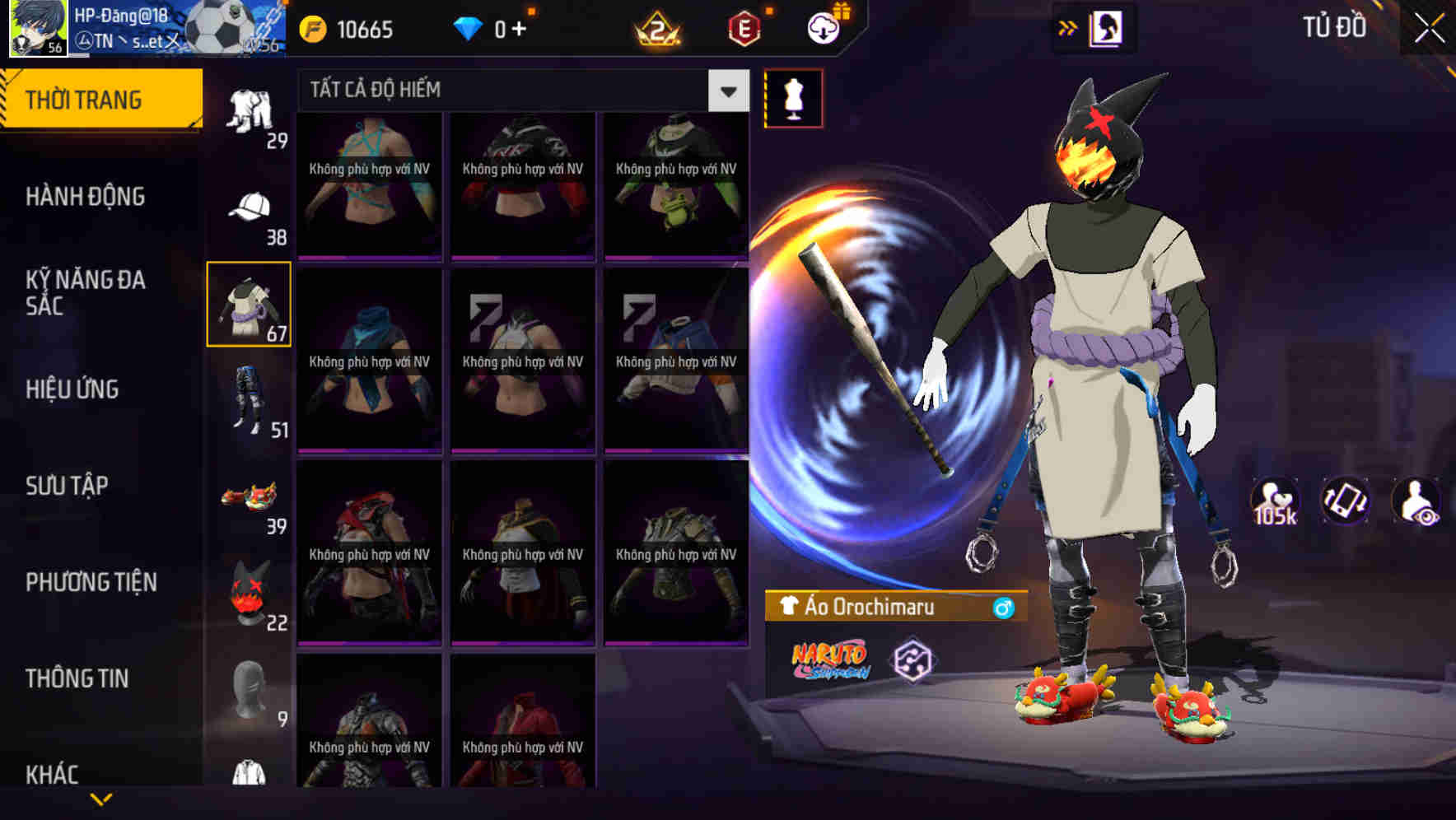Screen dimensions: 1456x820
Task: Open the wardrobe page icon dropdown near TỦ ĐỒ
Action: [1108, 27]
